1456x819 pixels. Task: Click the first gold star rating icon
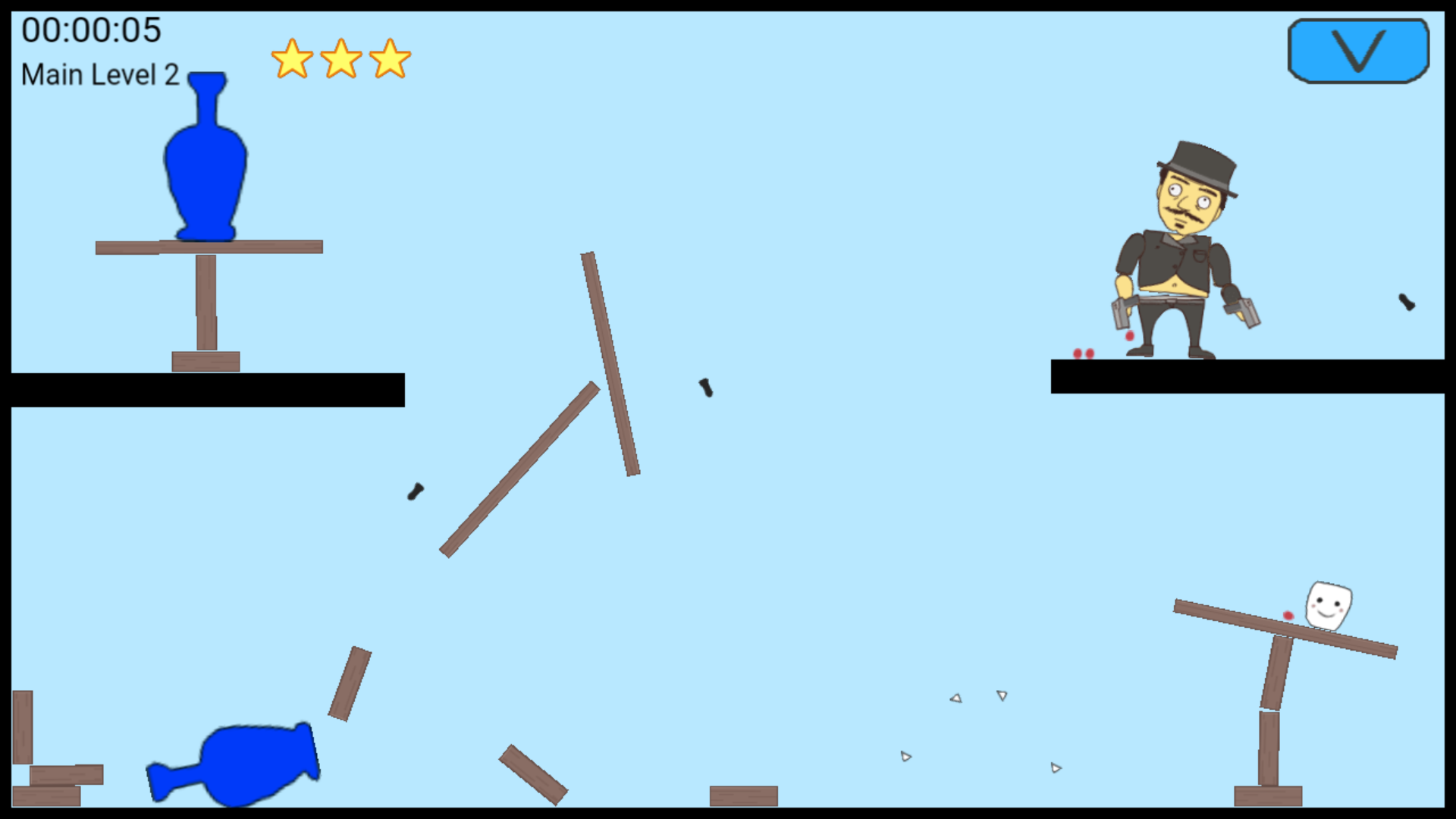pyautogui.click(x=292, y=60)
